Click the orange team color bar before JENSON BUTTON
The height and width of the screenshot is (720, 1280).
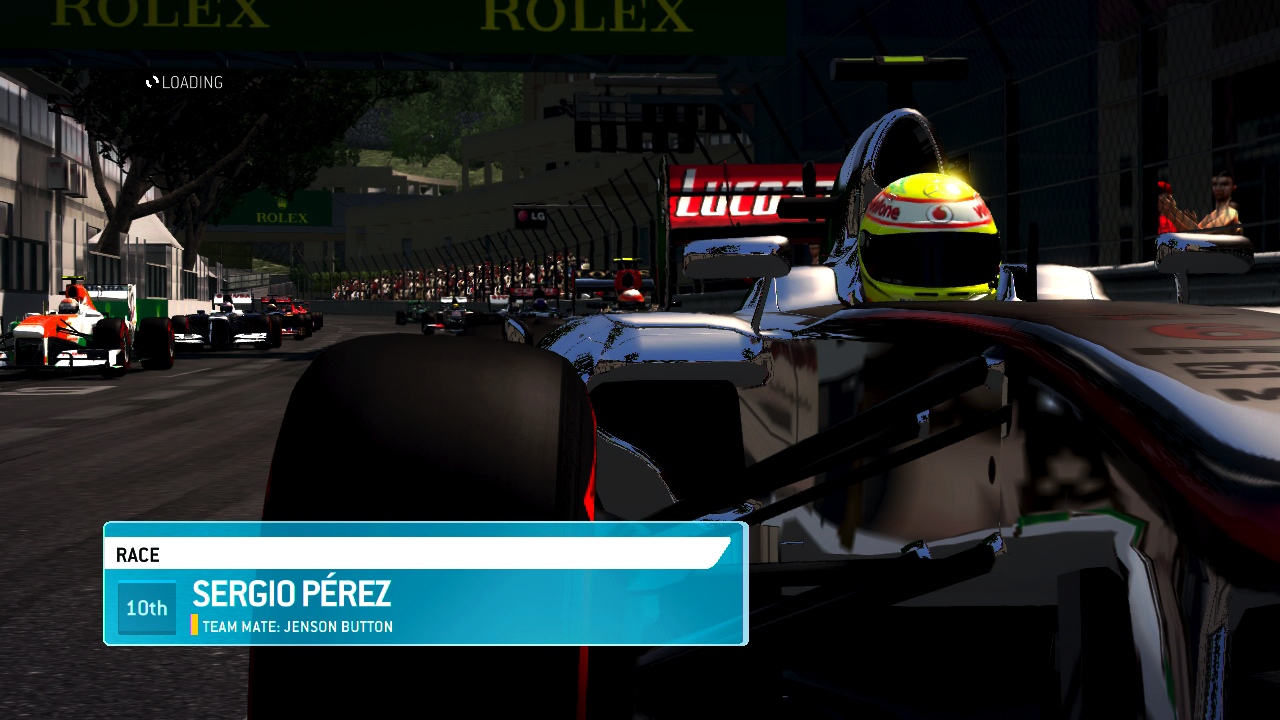point(194,626)
